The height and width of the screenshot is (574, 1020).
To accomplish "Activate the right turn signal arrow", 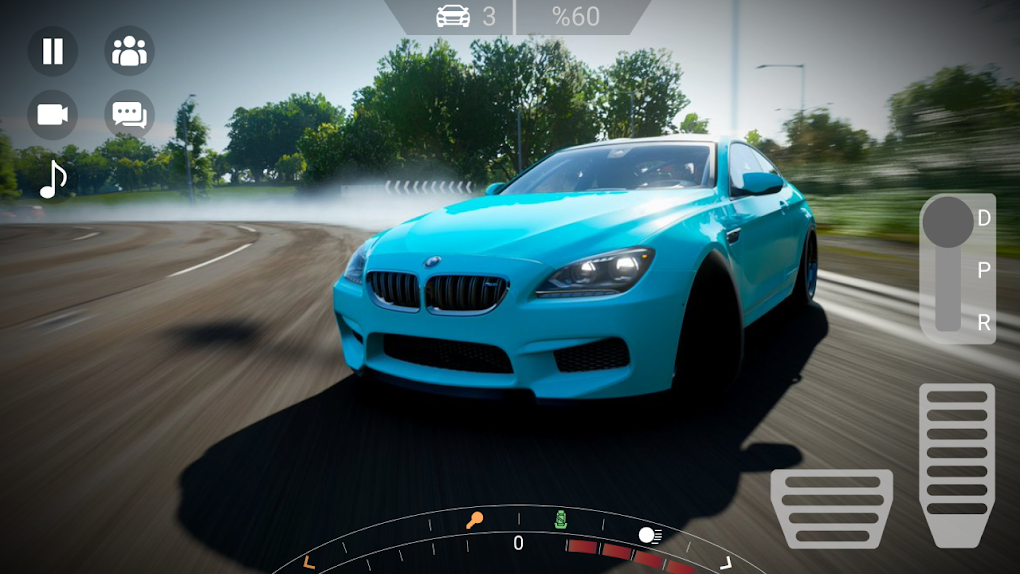I will [726, 562].
